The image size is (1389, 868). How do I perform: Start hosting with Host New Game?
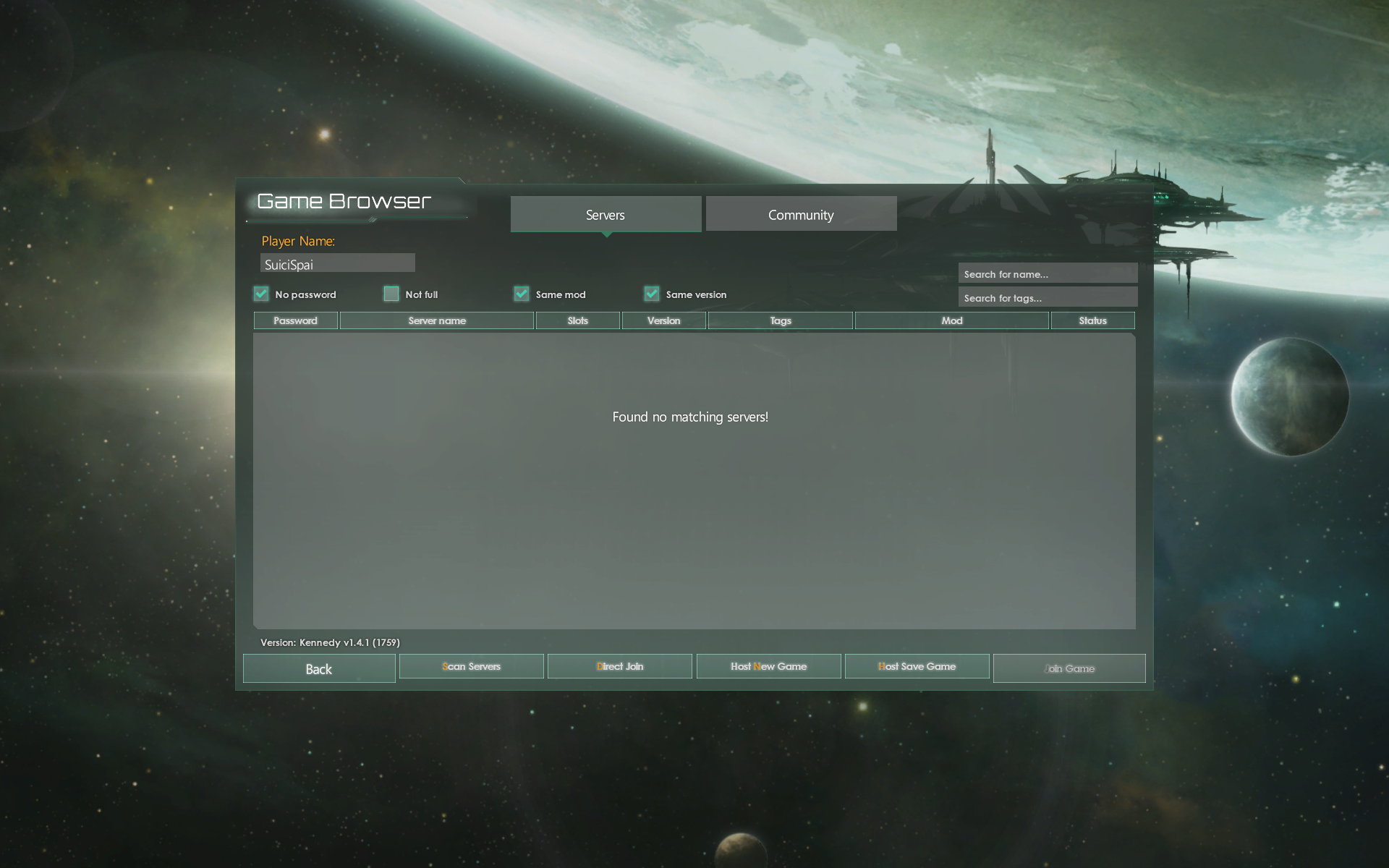768,666
